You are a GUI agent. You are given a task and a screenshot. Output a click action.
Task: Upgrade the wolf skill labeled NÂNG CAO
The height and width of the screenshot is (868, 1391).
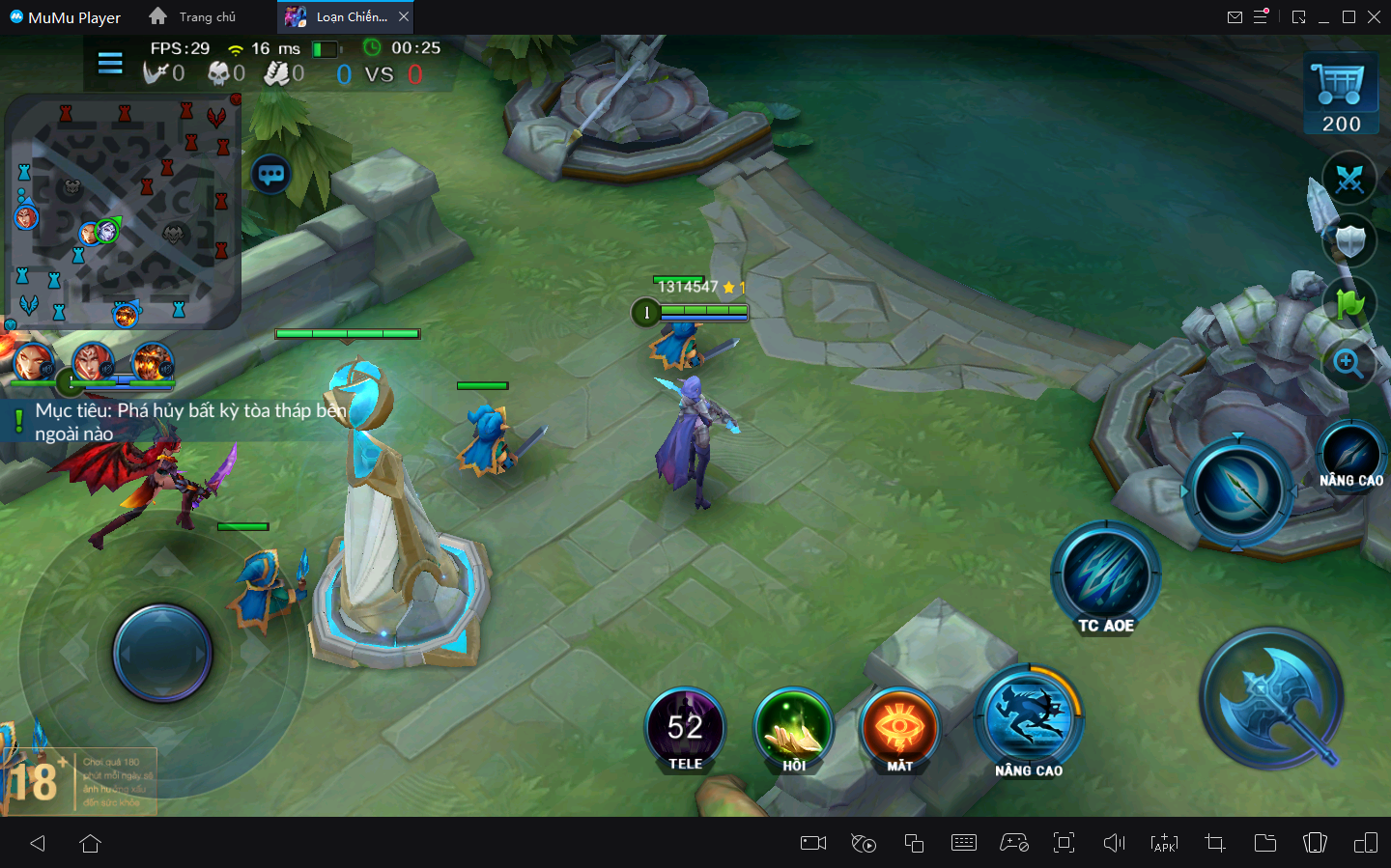point(1029,719)
